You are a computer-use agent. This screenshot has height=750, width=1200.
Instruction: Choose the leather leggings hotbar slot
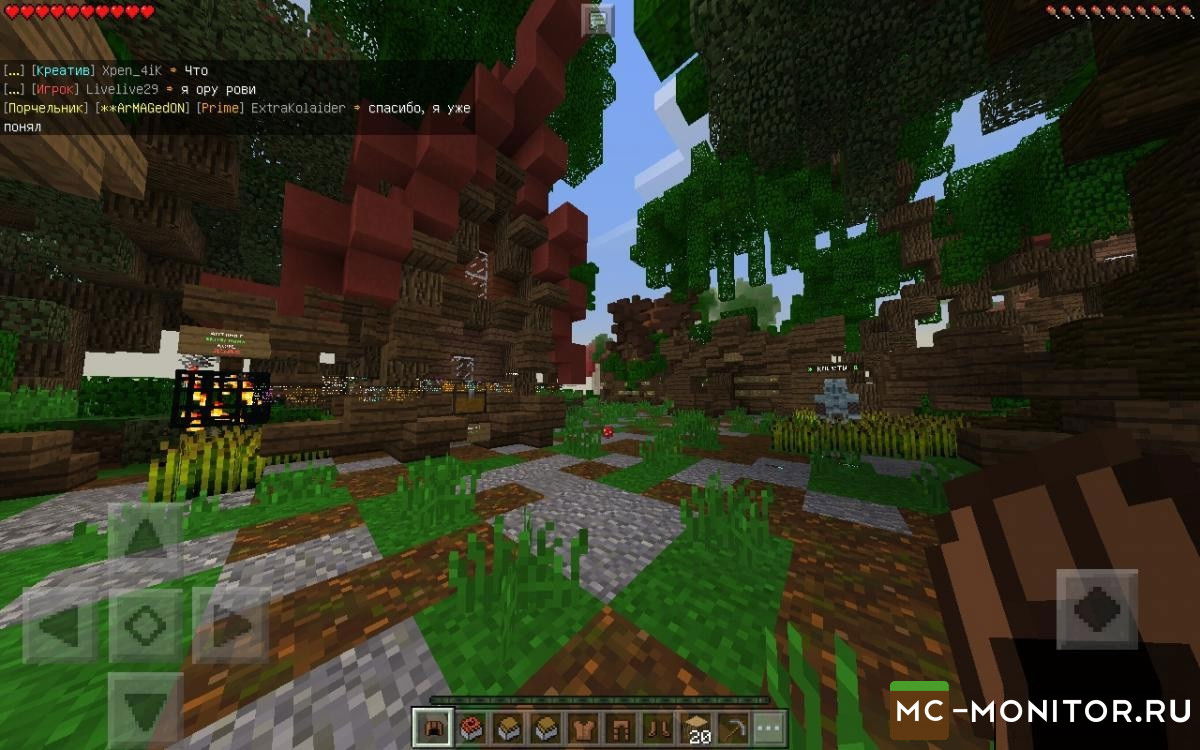coord(620,728)
